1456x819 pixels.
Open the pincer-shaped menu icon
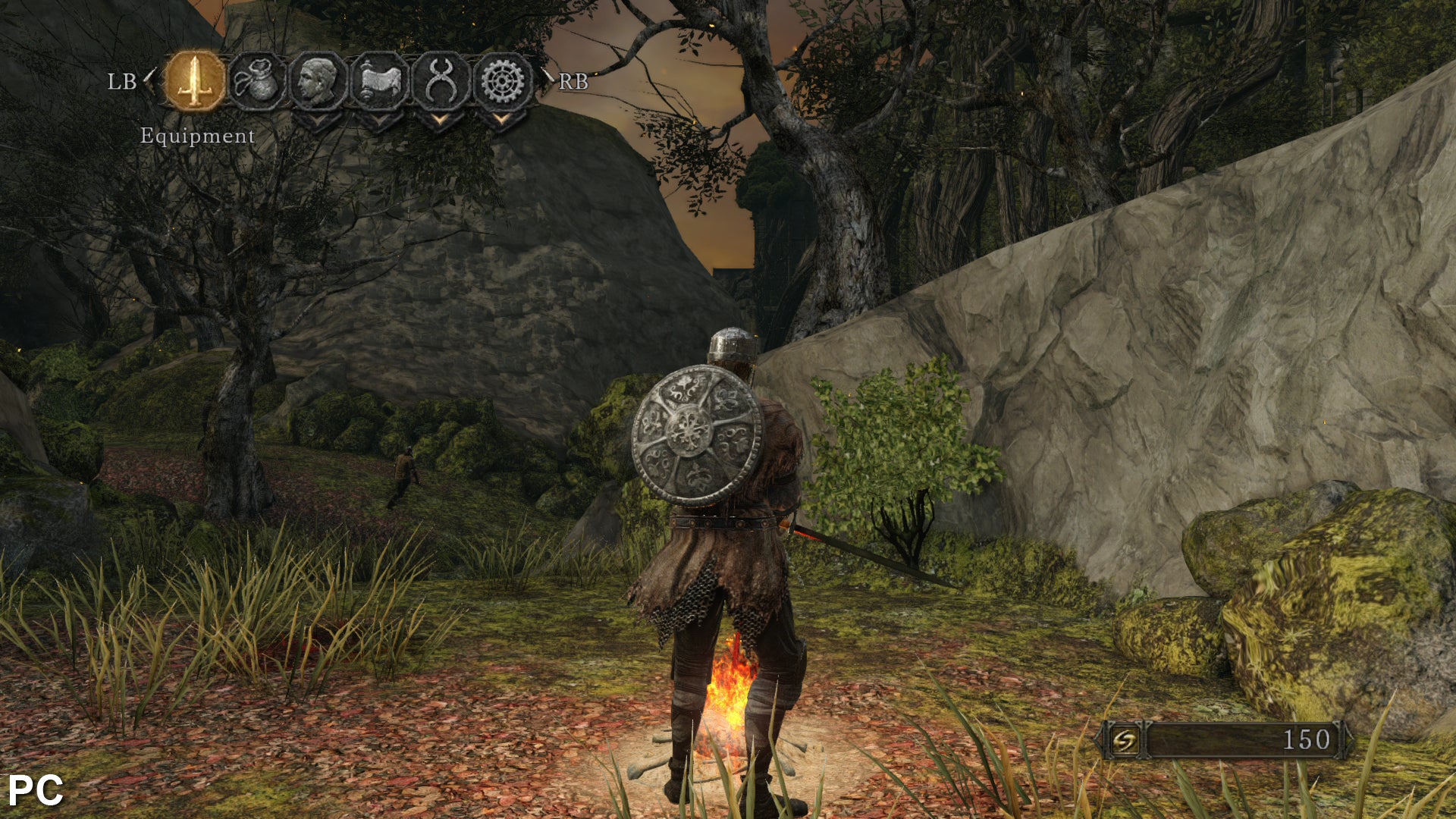[441, 81]
